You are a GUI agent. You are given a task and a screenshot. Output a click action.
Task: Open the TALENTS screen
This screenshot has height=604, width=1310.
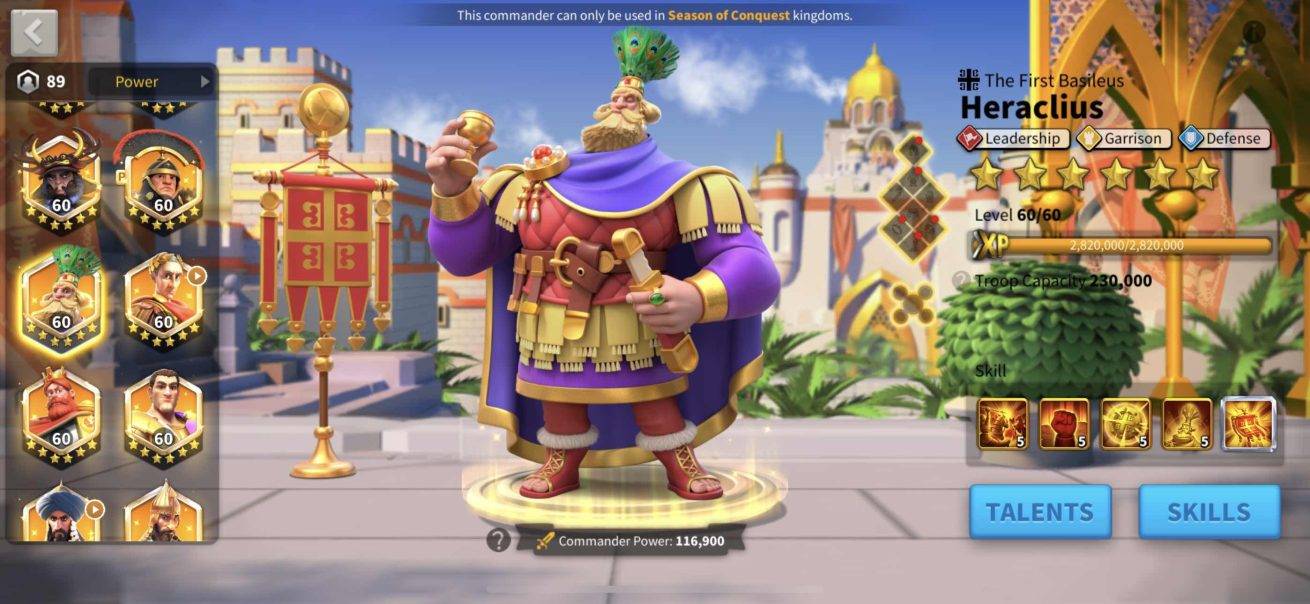point(1039,512)
